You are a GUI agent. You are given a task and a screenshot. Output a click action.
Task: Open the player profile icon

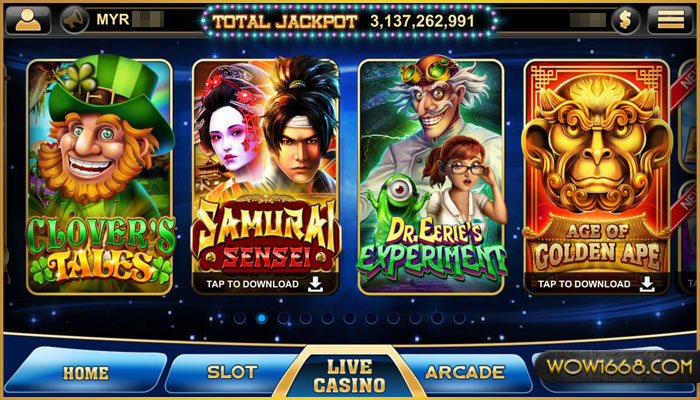[x=28, y=19]
